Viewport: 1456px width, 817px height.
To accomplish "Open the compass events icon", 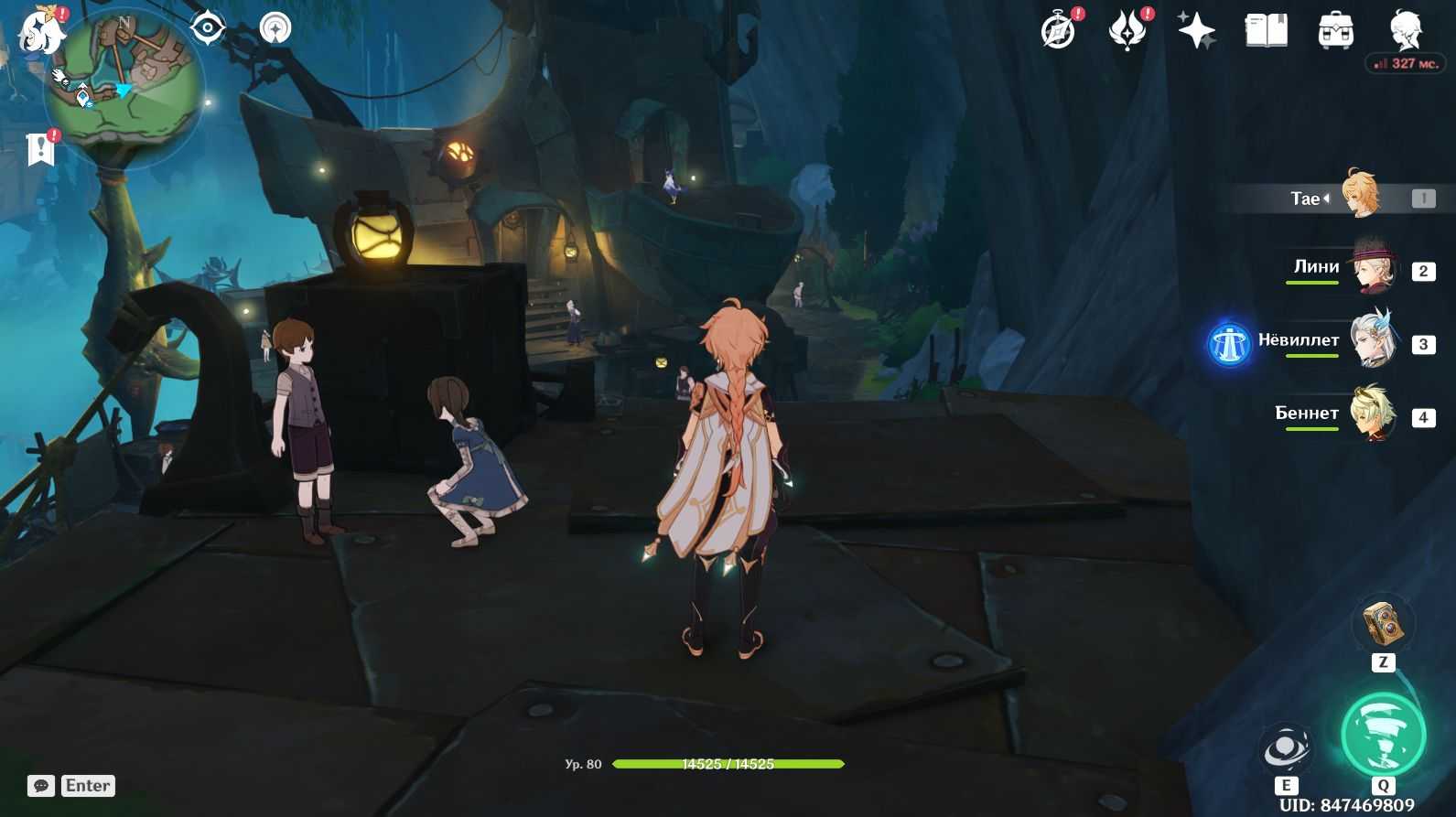I will tap(1059, 31).
